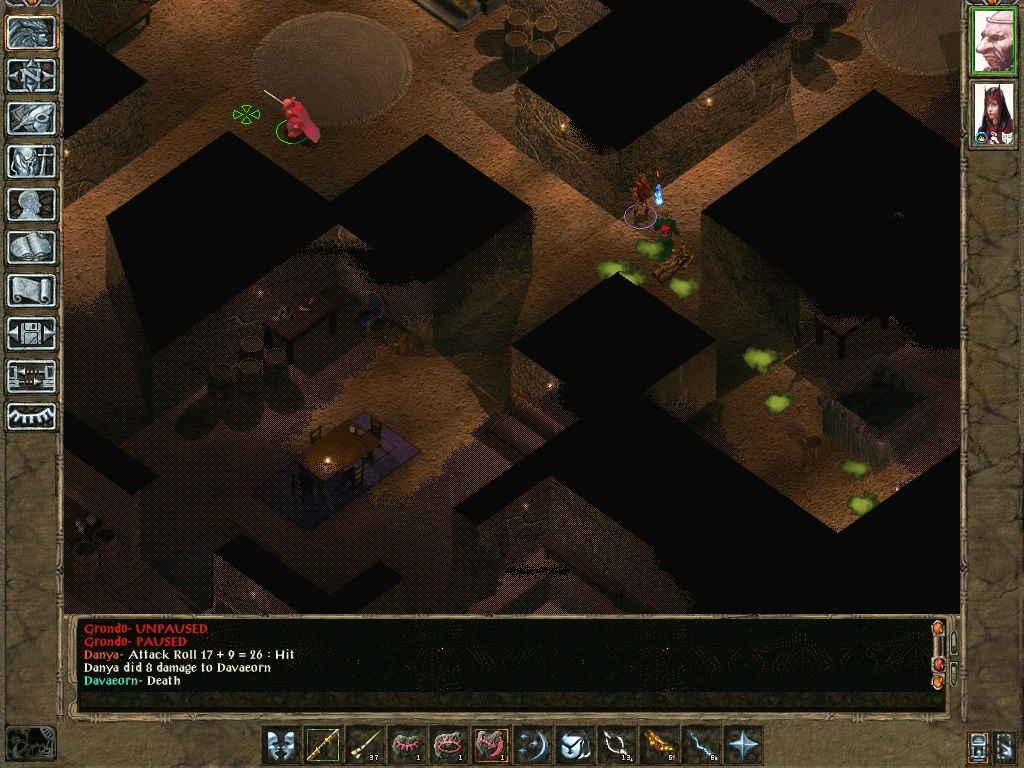Open the scroll icon in the left sidebar

pyautogui.click(x=31, y=290)
